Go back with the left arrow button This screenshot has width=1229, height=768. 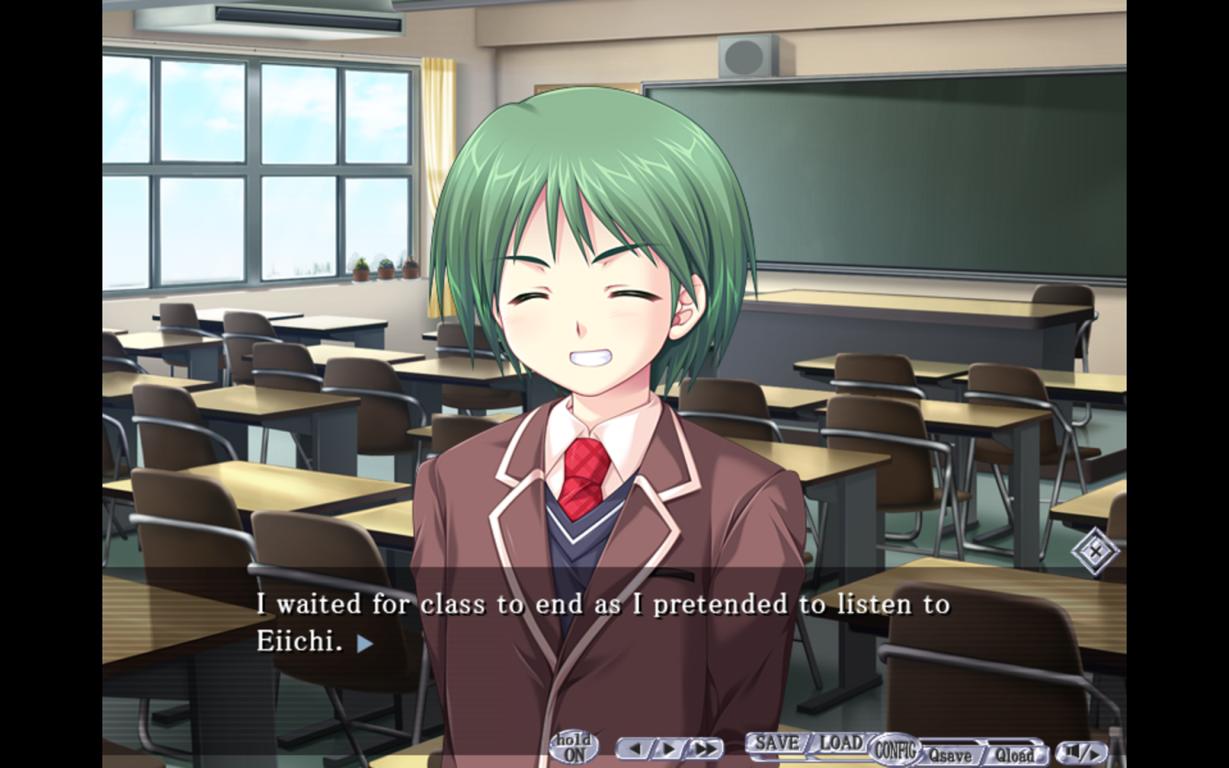click(x=636, y=748)
